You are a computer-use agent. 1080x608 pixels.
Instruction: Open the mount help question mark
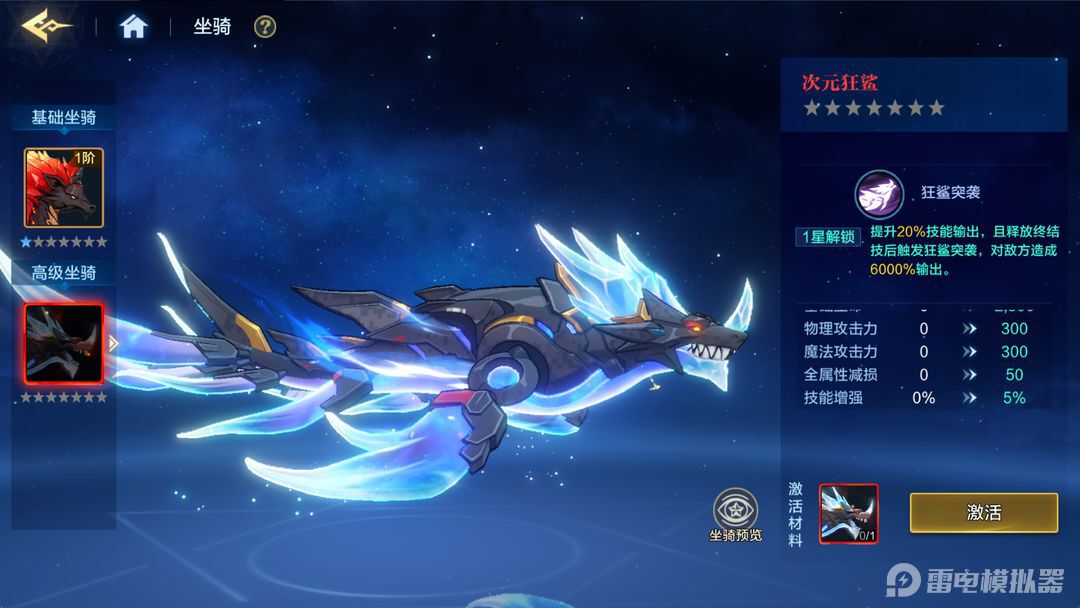(x=265, y=27)
